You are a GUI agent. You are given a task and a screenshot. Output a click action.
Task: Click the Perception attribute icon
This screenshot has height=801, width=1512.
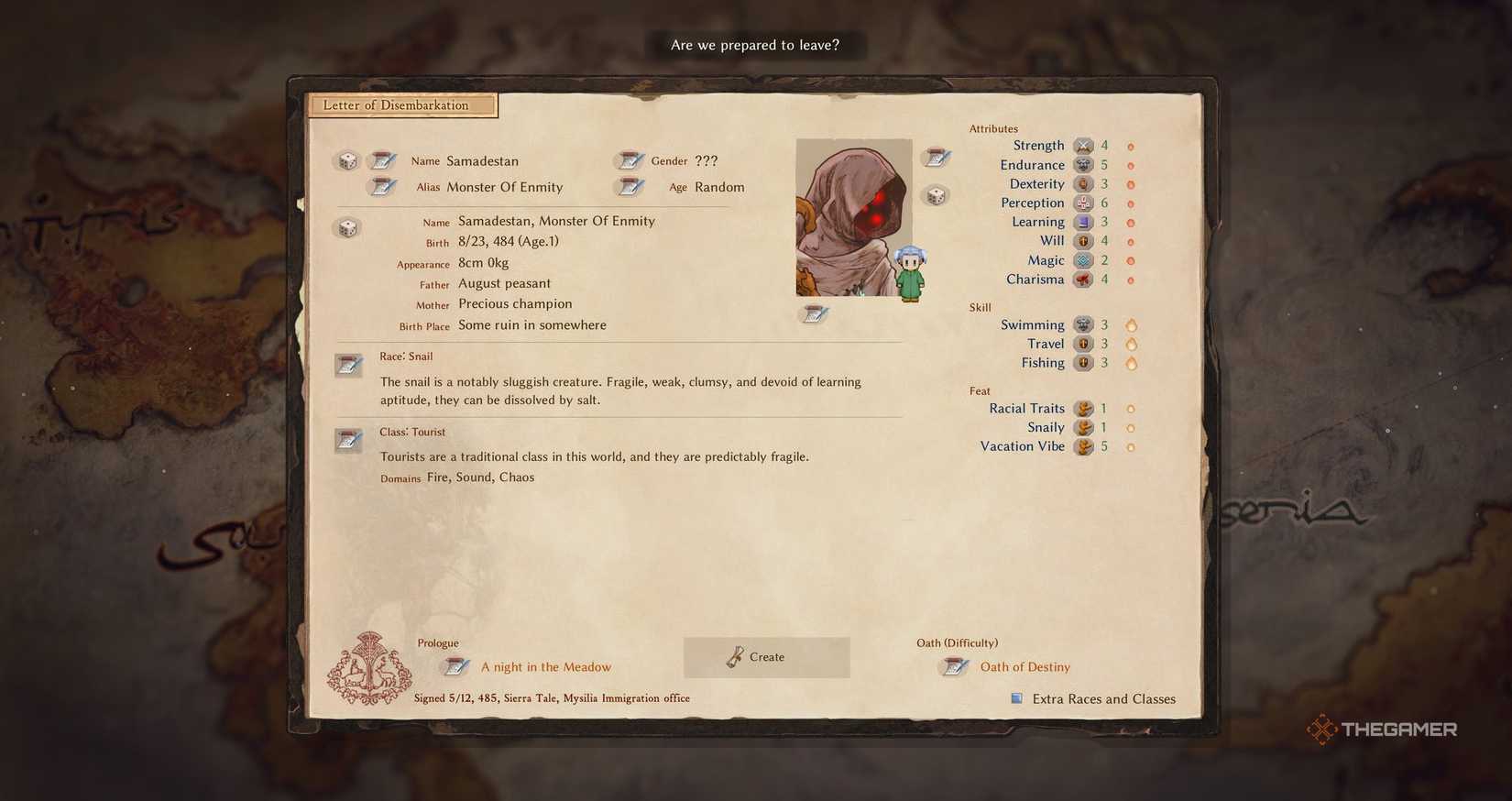pos(1084,203)
